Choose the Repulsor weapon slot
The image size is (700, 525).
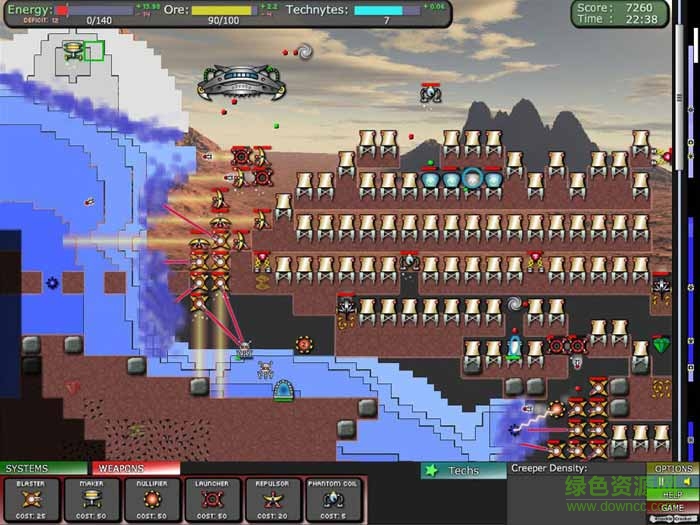click(273, 499)
